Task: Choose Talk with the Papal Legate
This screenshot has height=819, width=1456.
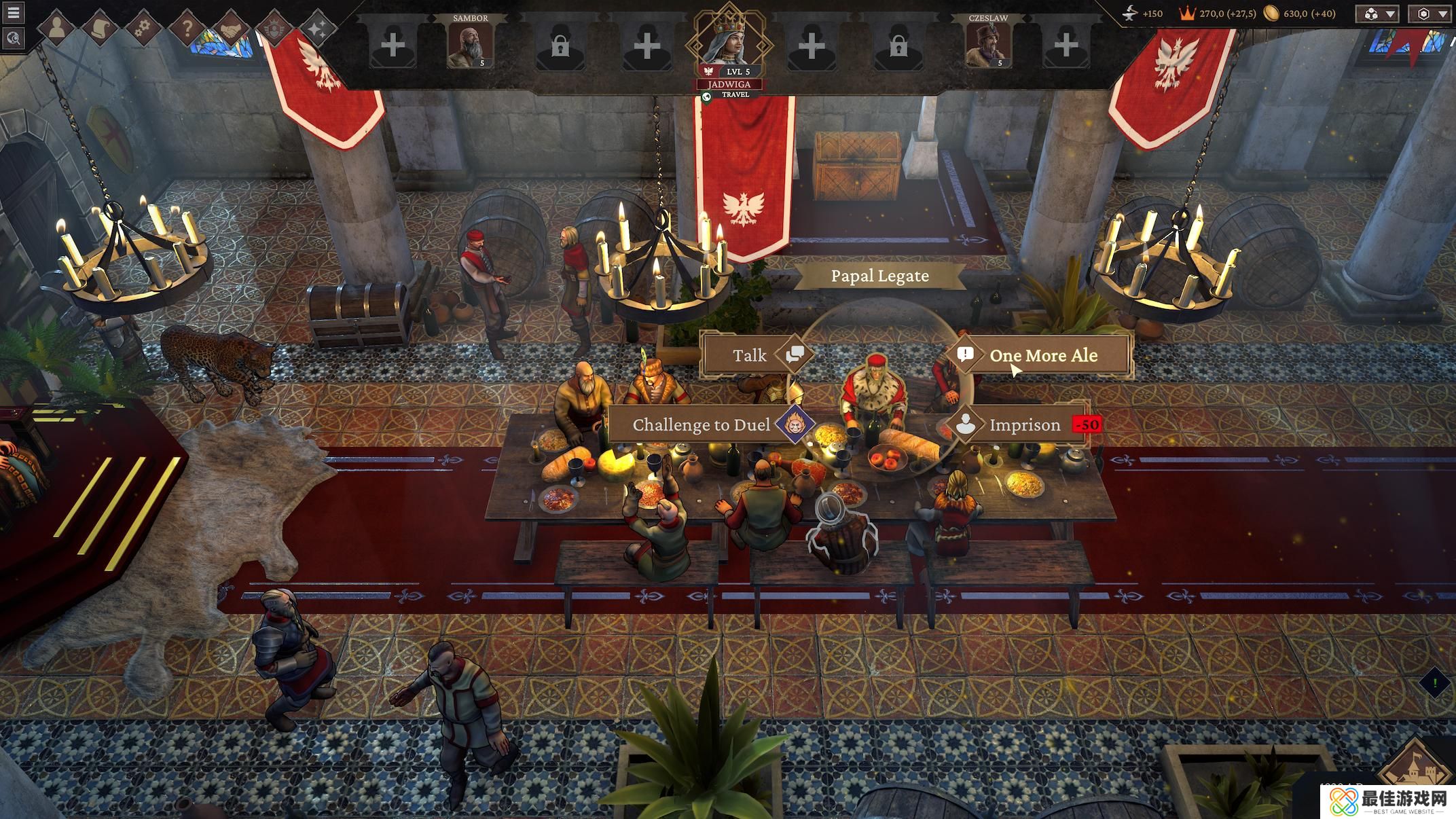Action: coord(750,355)
